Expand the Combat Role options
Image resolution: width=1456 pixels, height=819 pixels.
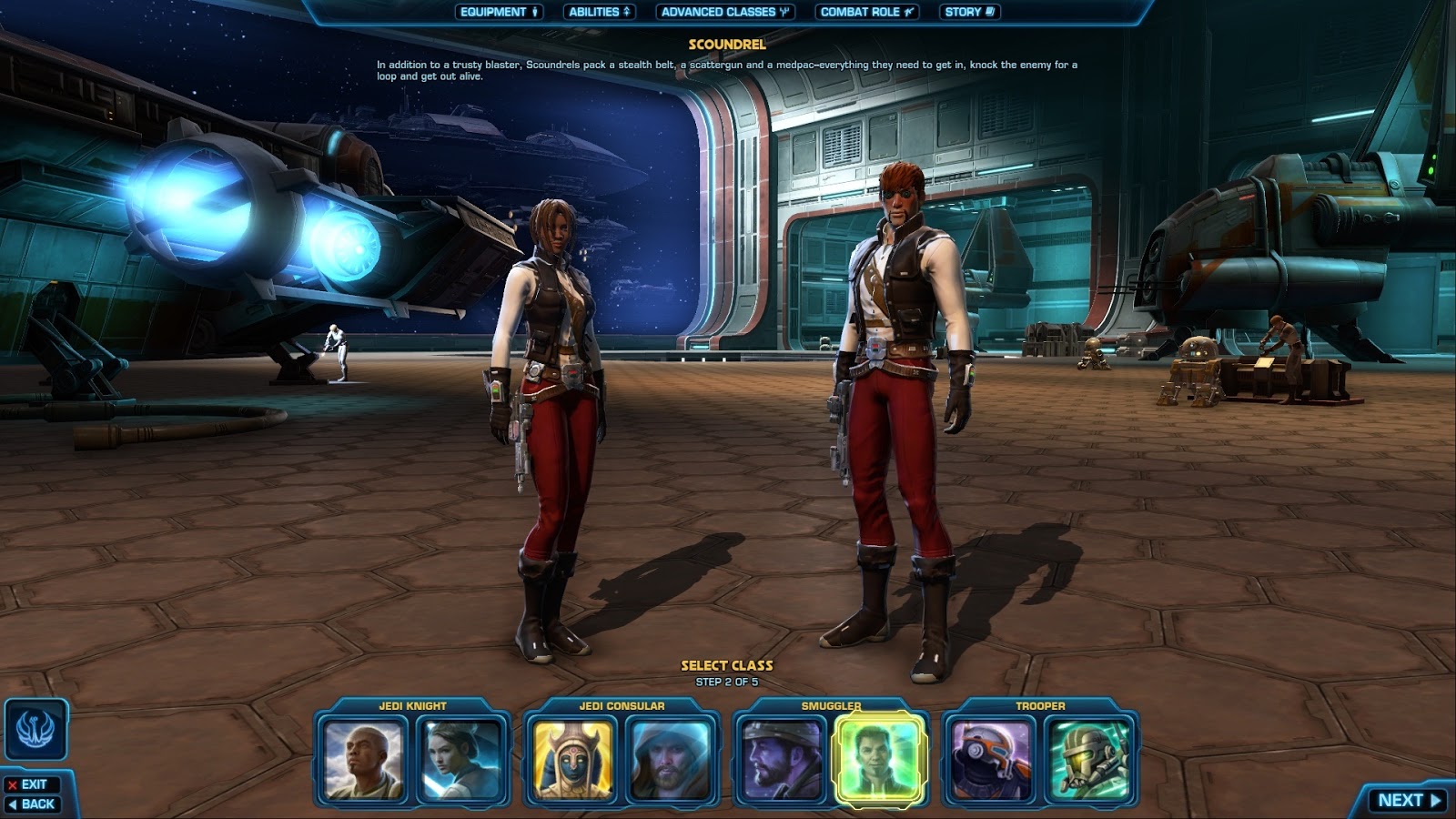click(x=868, y=13)
